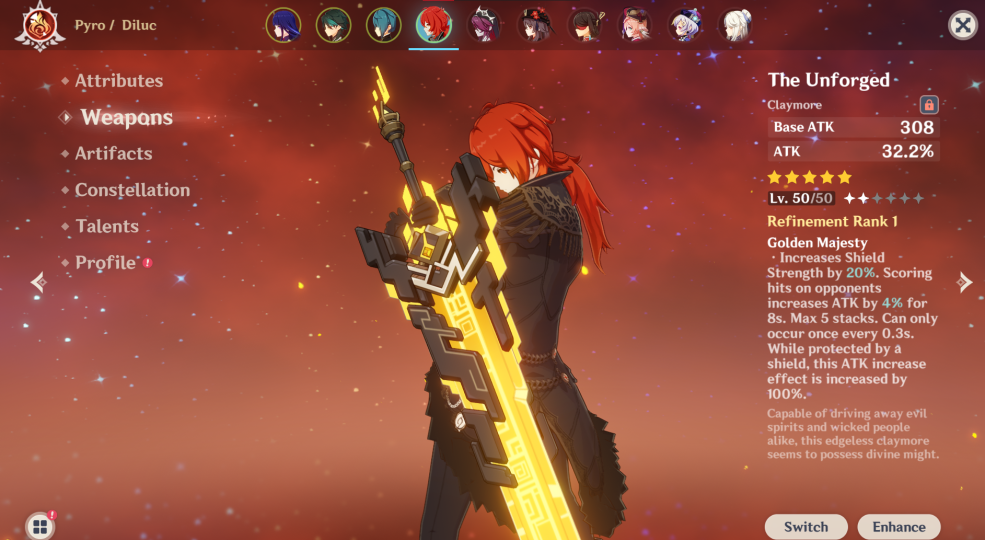Screen dimensions: 985x540
Task: Select the Weapons menu entry
Action: (x=126, y=117)
